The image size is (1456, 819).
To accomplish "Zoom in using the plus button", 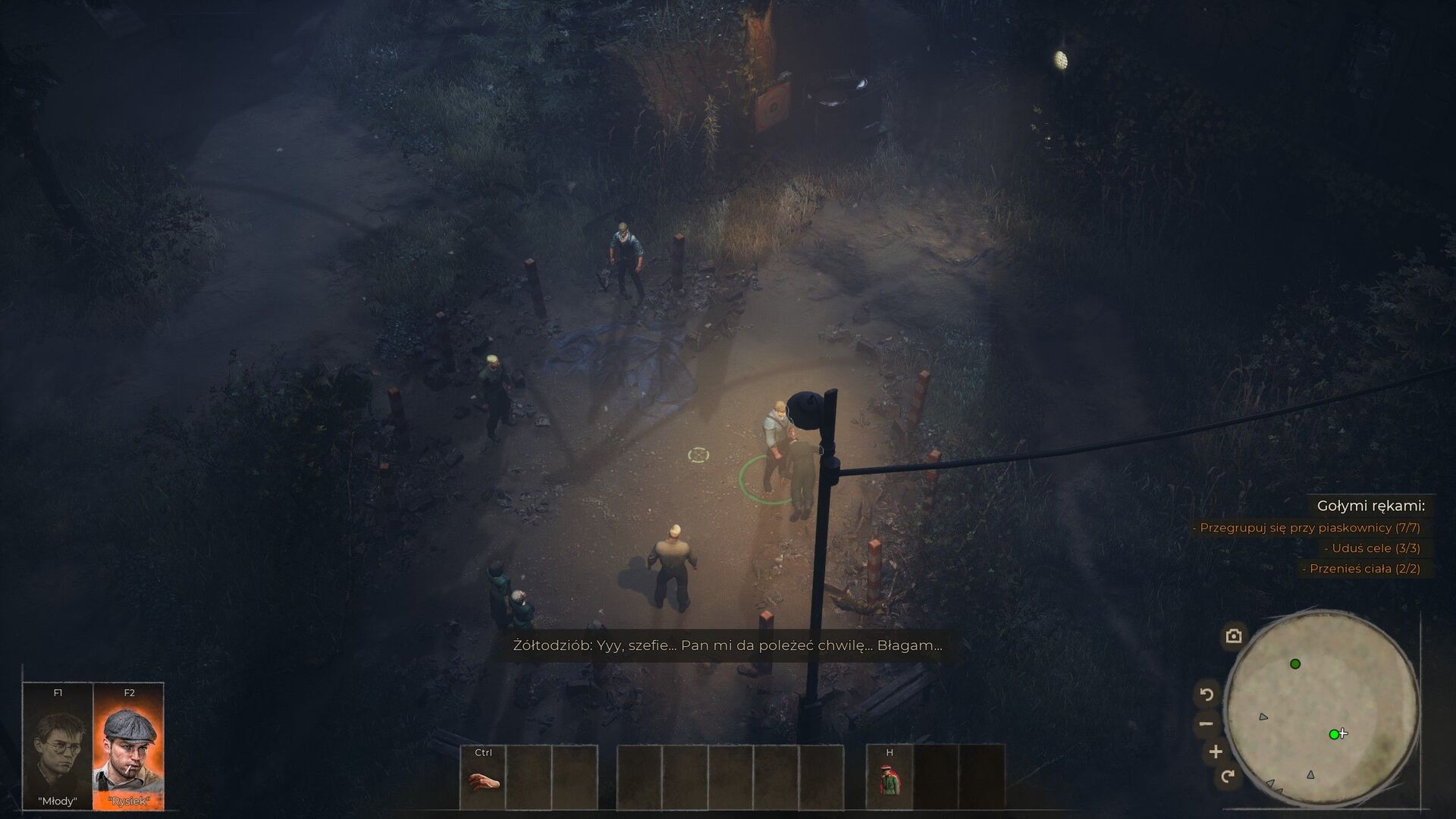I will [1216, 752].
